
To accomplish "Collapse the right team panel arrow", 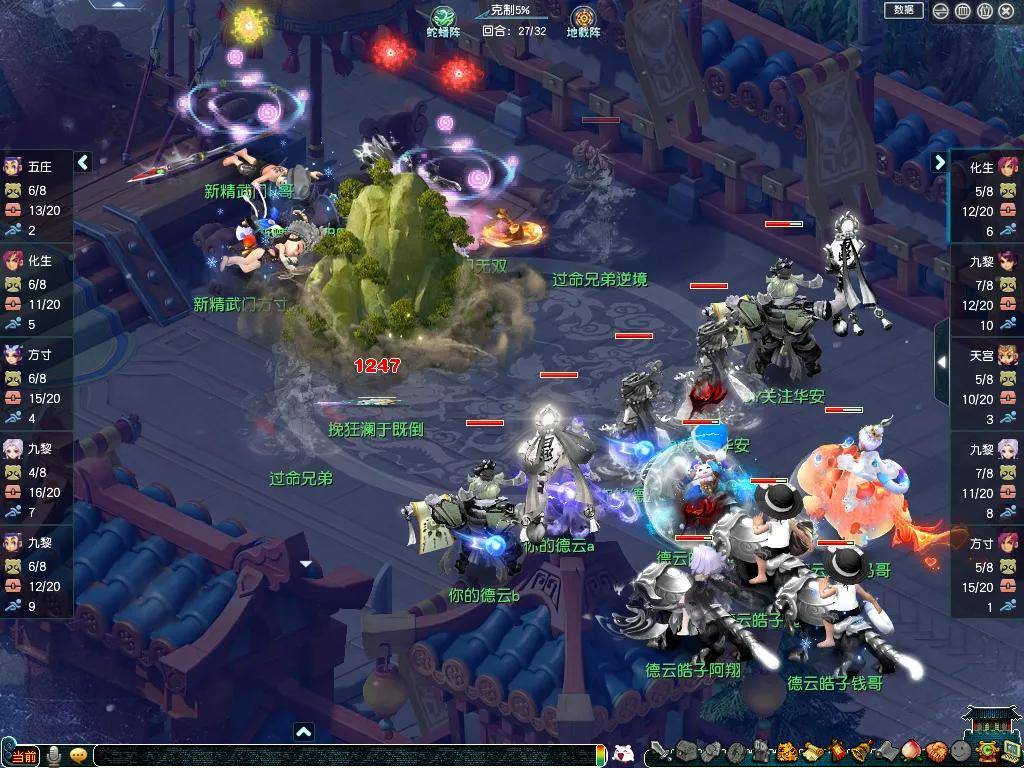I will click(940, 162).
